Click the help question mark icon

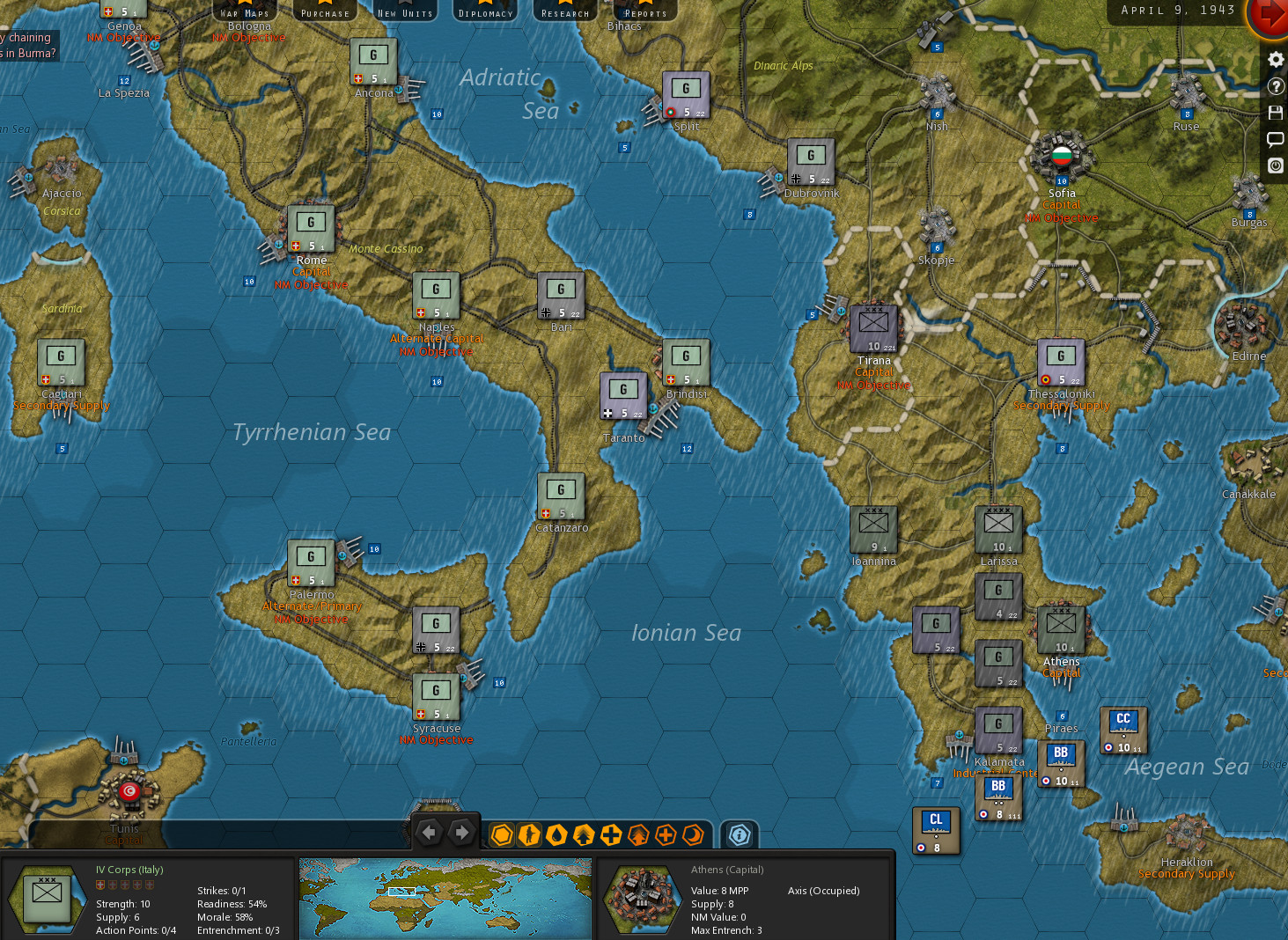tap(1275, 85)
